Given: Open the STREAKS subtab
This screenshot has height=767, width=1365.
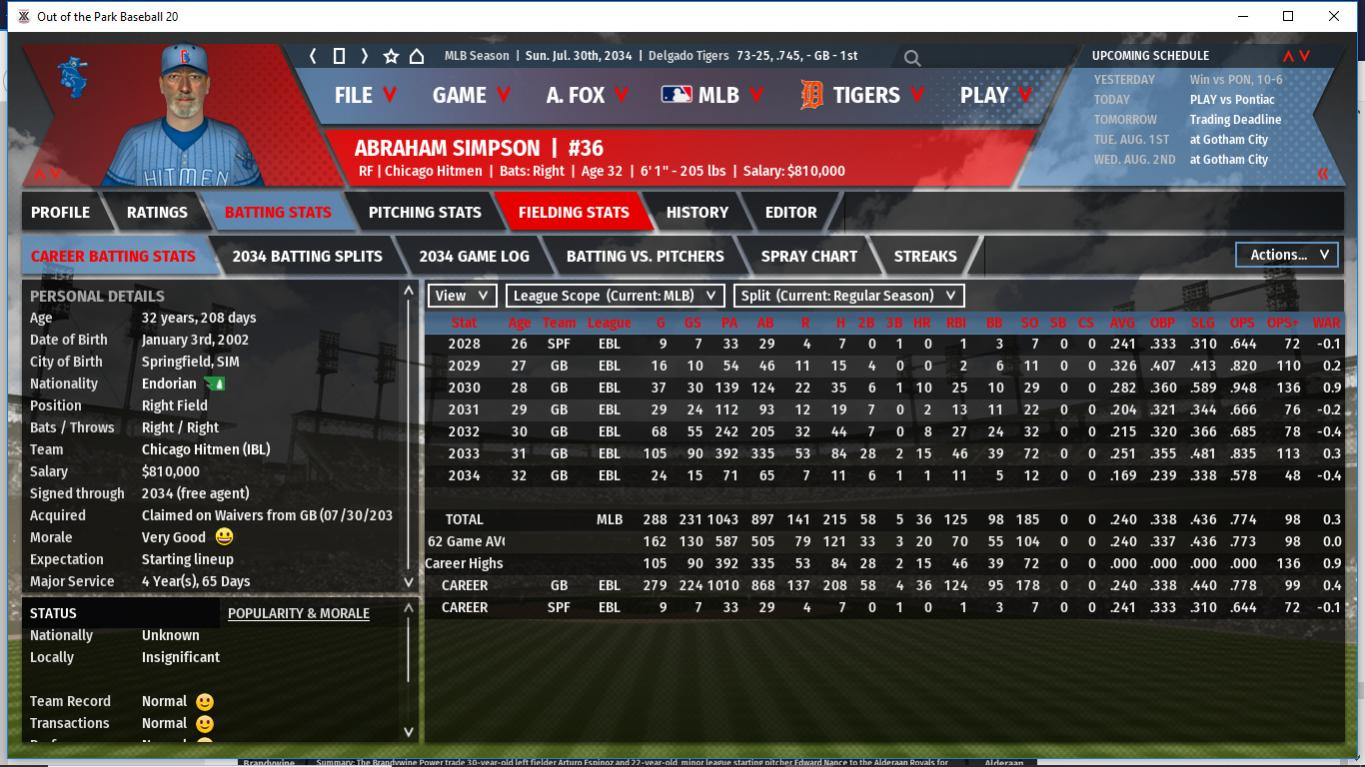Looking at the screenshot, I should click(x=925, y=256).
